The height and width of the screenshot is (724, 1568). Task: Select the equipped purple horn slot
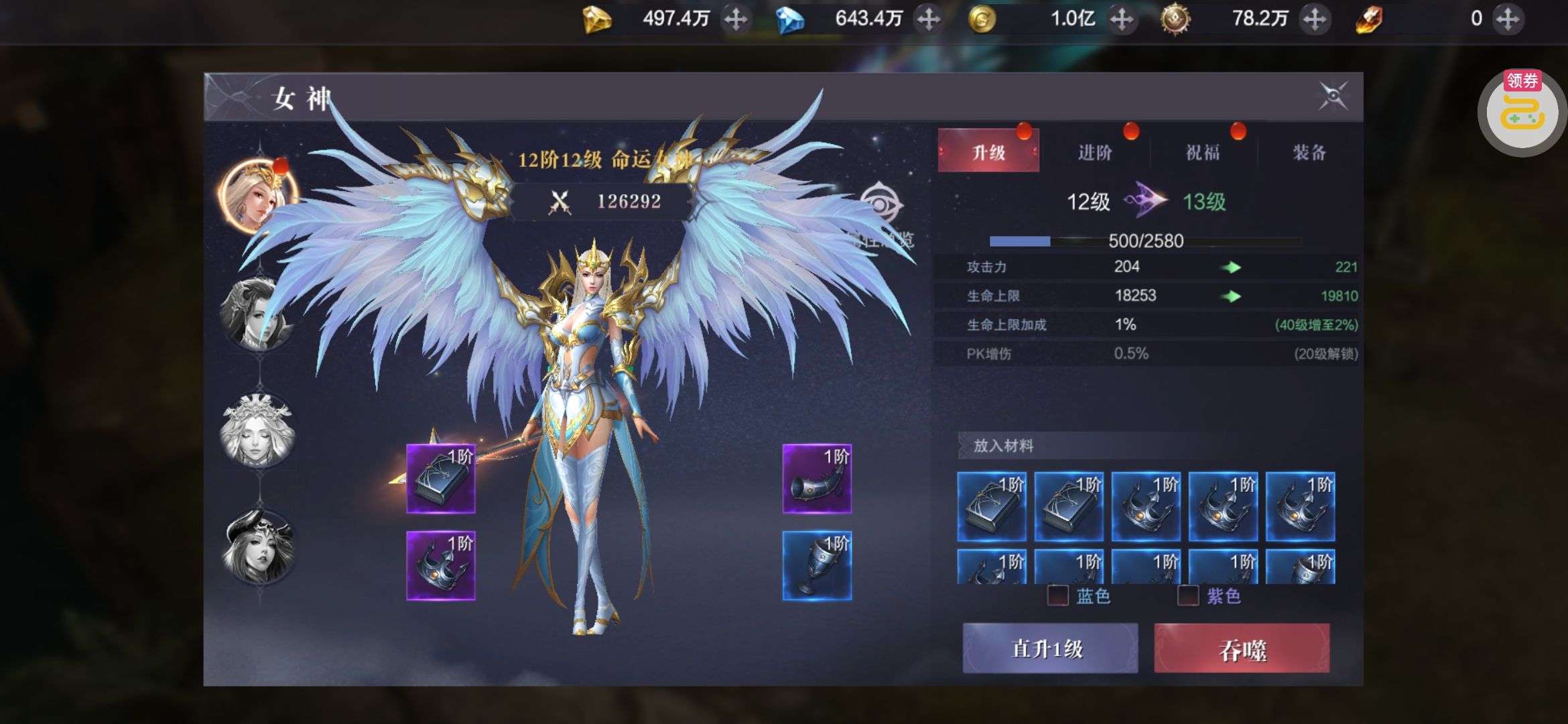(x=817, y=479)
